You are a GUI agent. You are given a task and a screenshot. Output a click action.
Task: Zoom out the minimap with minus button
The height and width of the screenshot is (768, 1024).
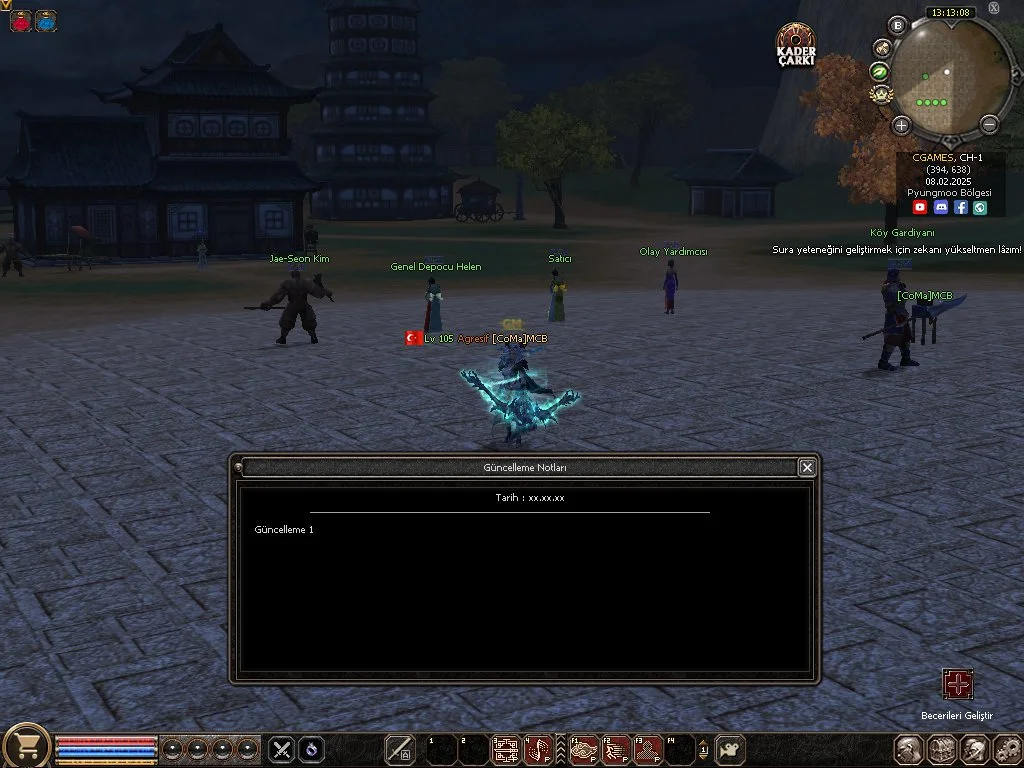pyautogui.click(x=989, y=125)
